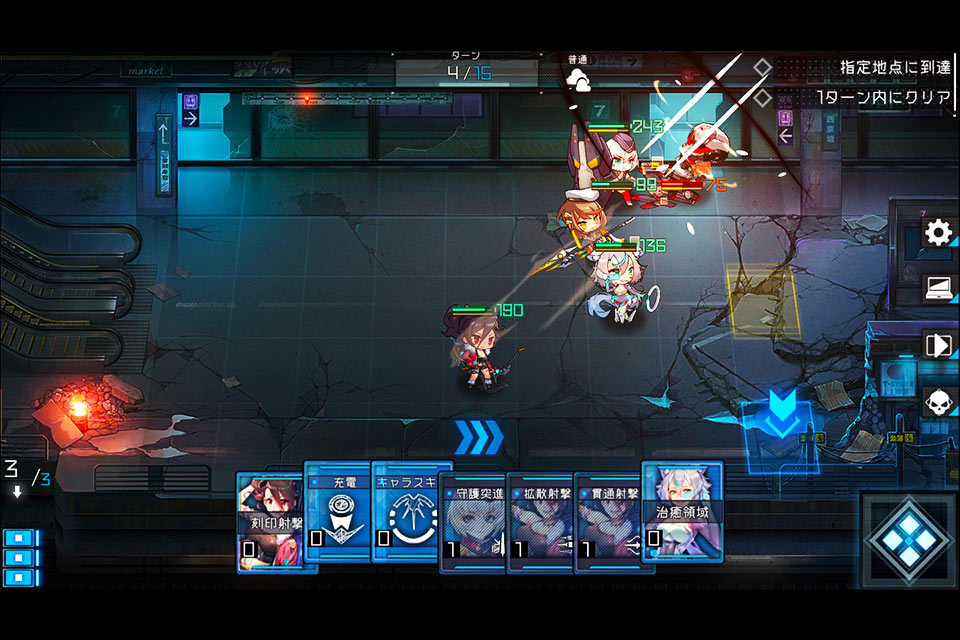960x640 pixels.
Task: Open the gear settings menu
Action: [x=938, y=234]
